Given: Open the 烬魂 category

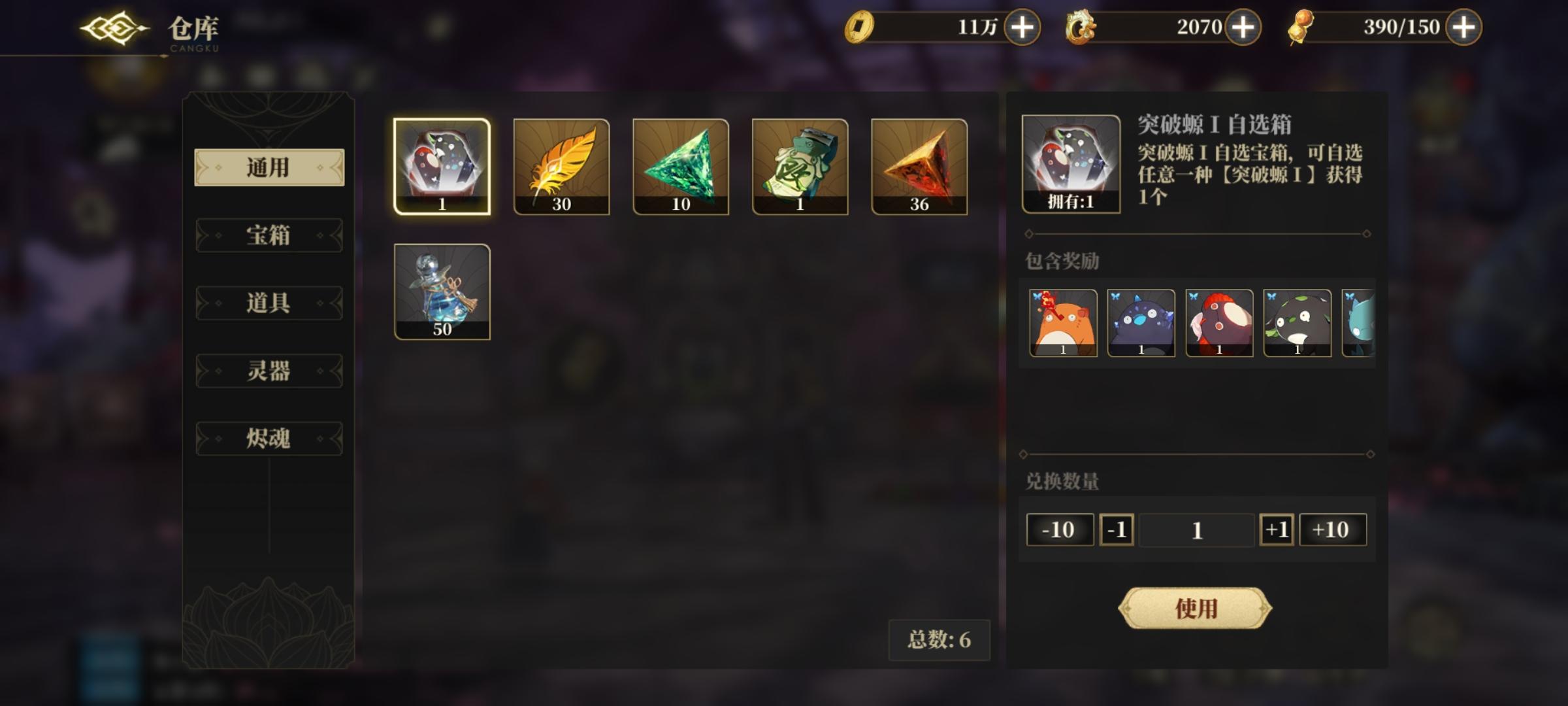Looking at the screenshot, I should tap(268, 438).
